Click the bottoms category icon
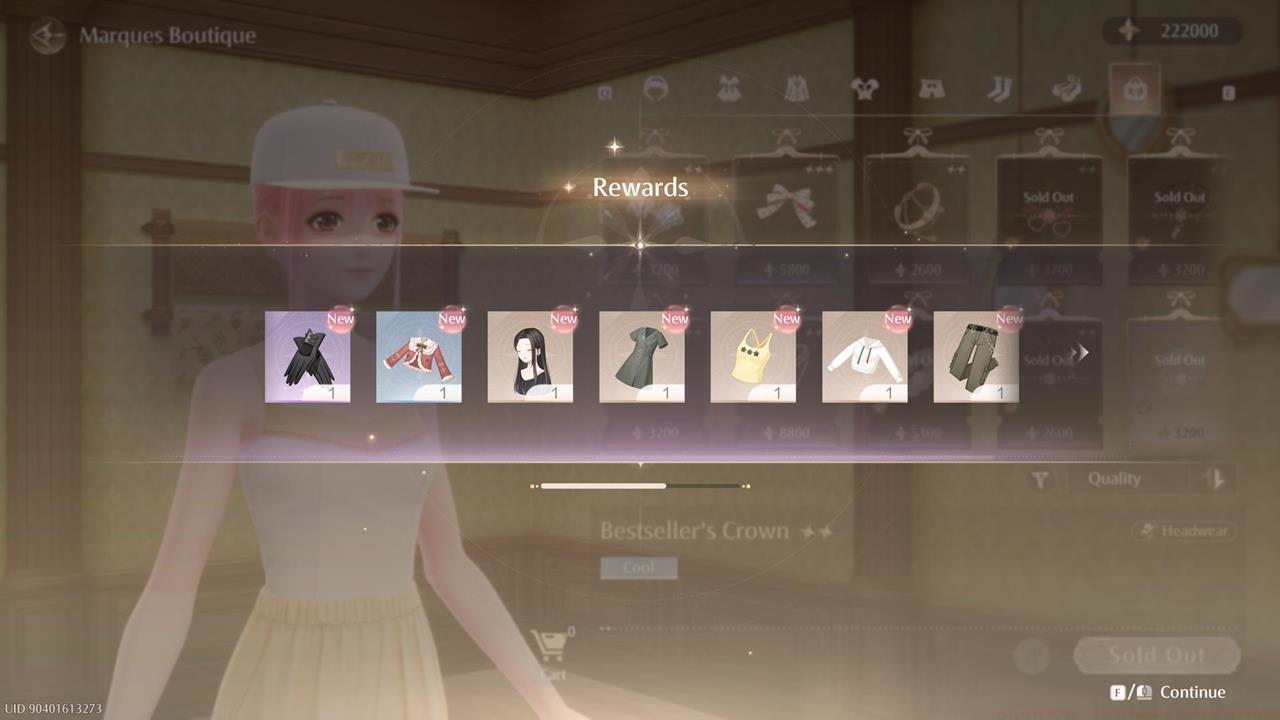This screenshot has width=1280, height=720. (932, 88)
